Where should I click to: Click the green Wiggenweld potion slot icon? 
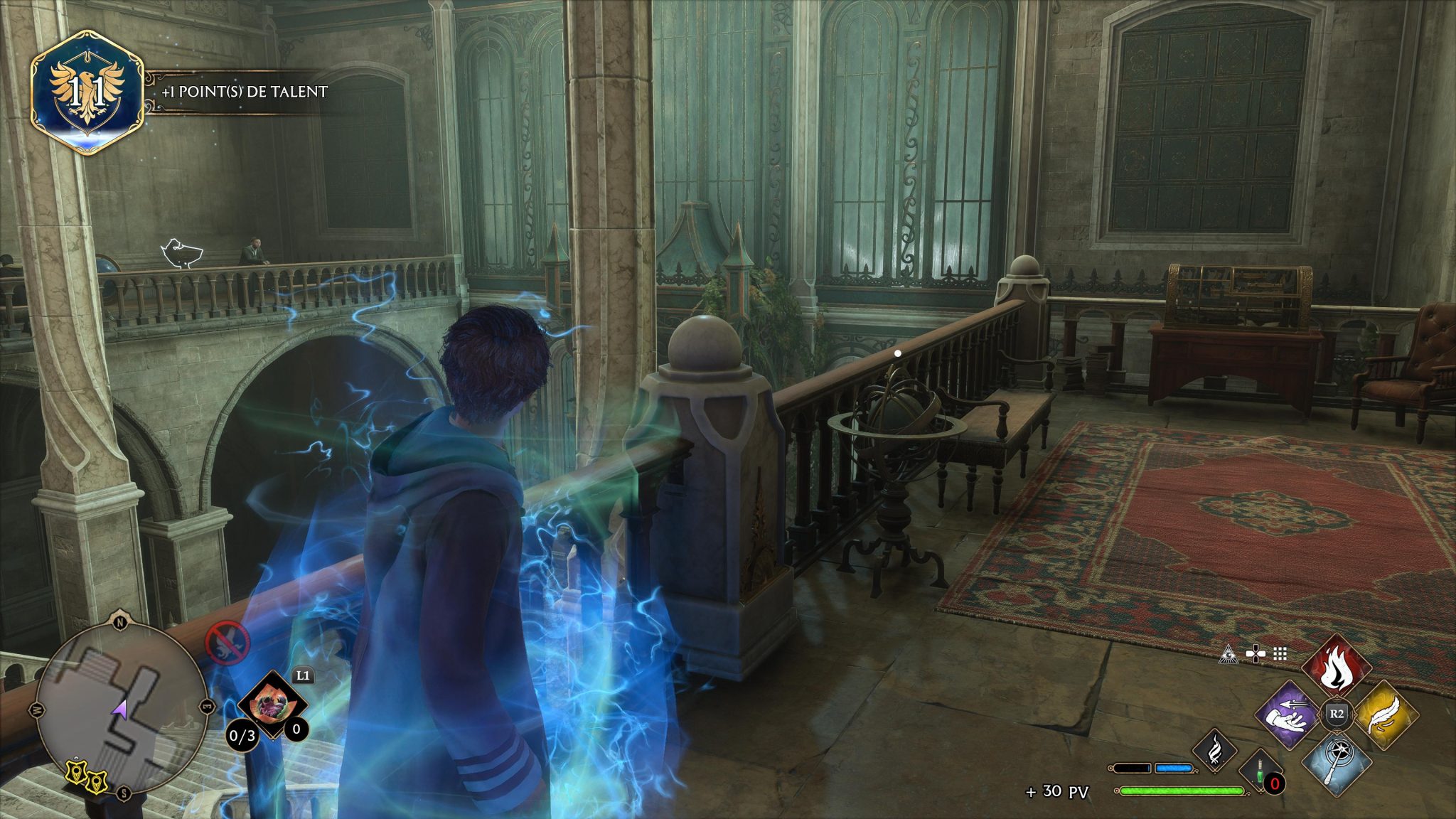pyautogui.click(x=1258, y=773)
